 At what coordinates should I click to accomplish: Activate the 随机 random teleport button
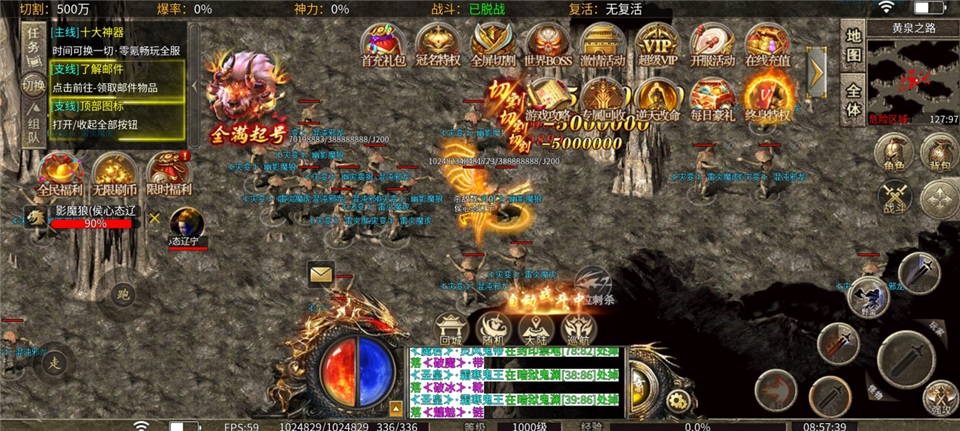pyautogui.click(x=494, y=327)
